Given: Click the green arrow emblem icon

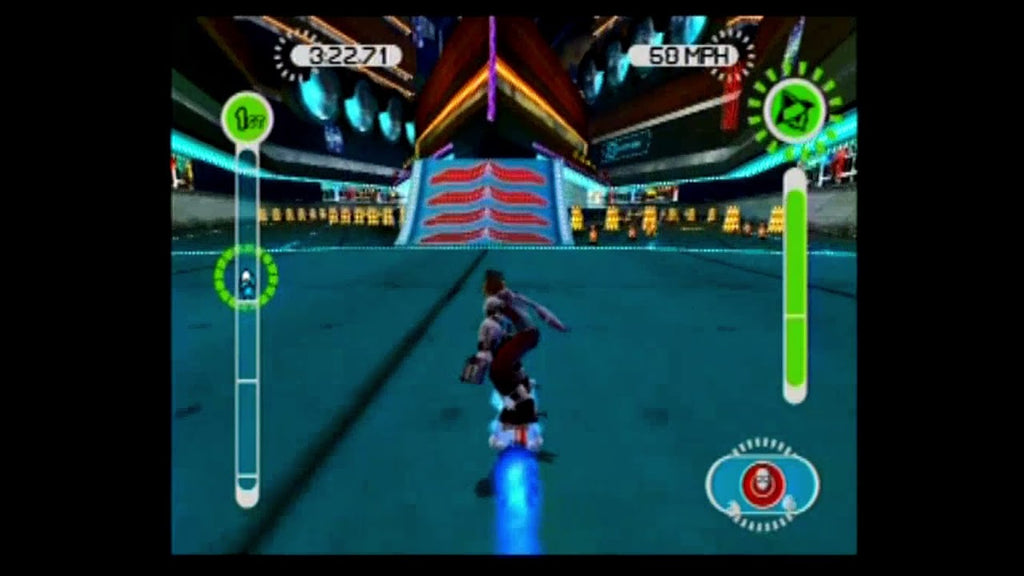Looking at the screenshot, I should point(794,110).
